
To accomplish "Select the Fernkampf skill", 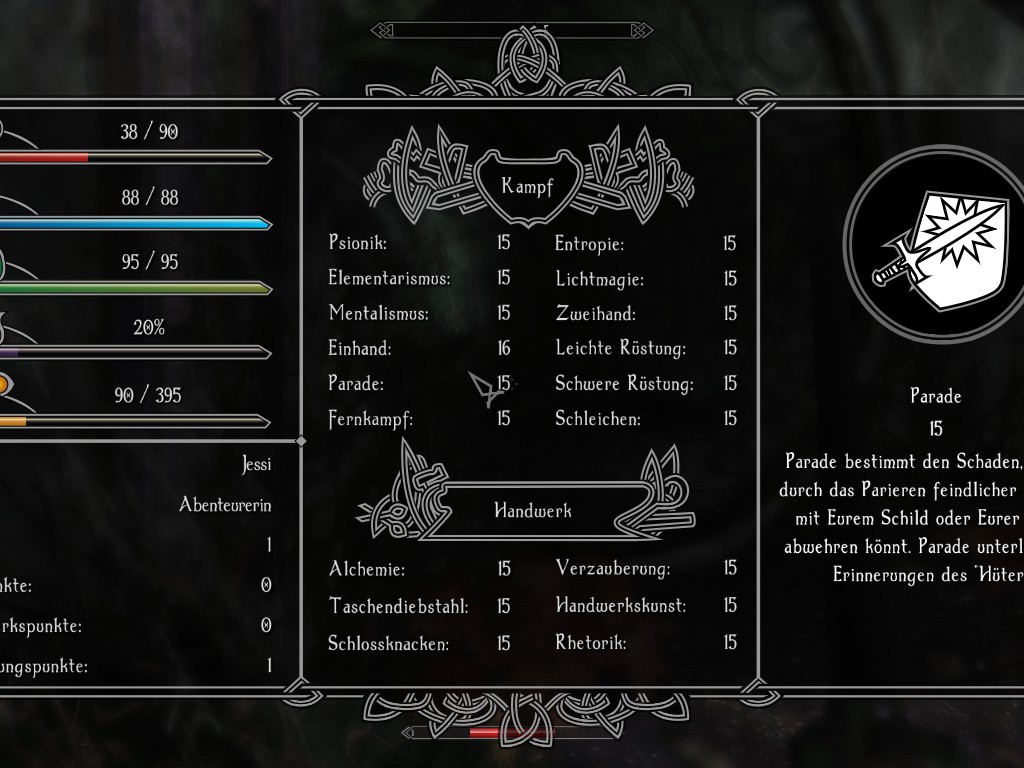I will [370, 418].
